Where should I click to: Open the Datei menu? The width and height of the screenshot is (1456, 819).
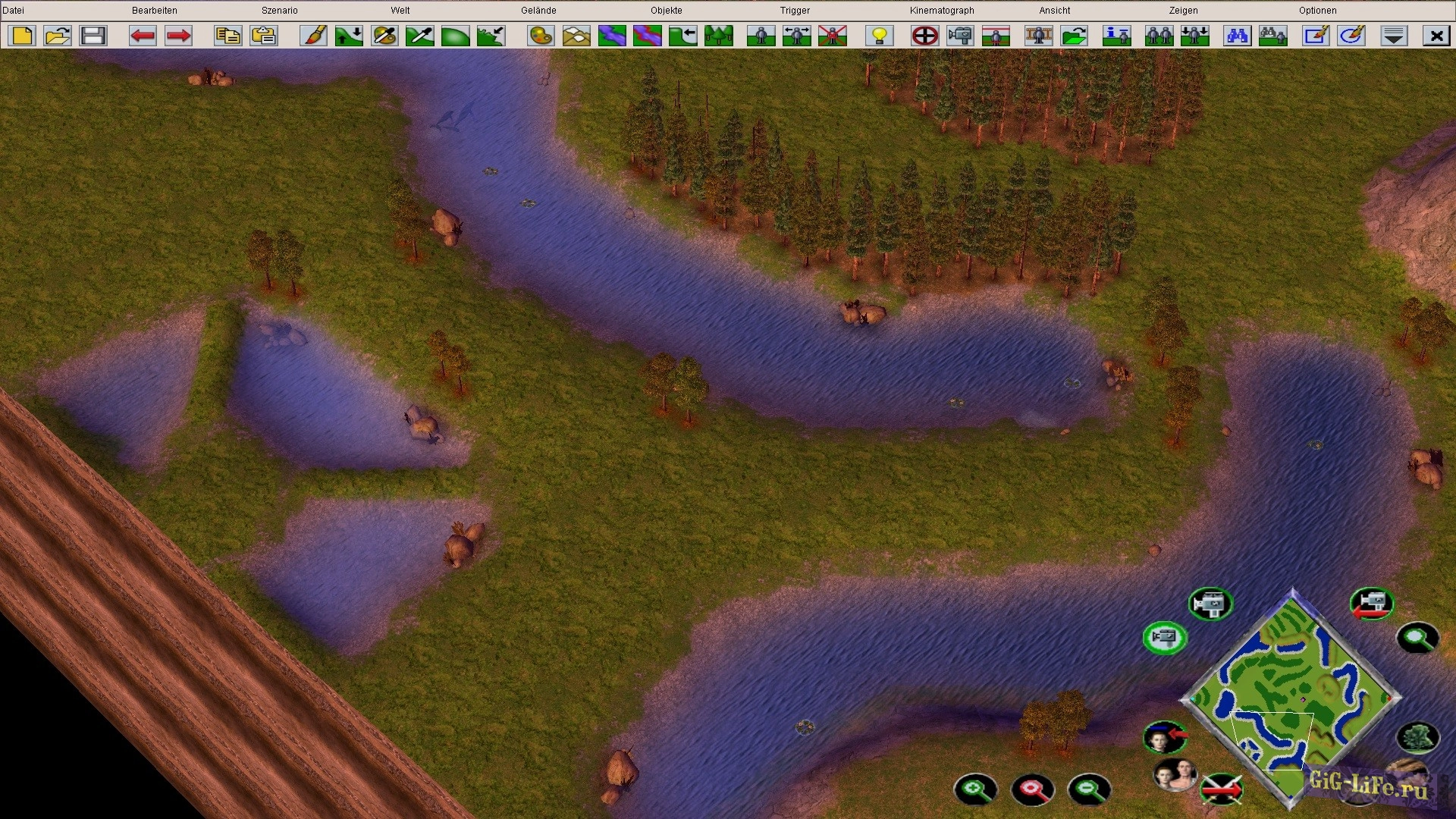(14, 11)
